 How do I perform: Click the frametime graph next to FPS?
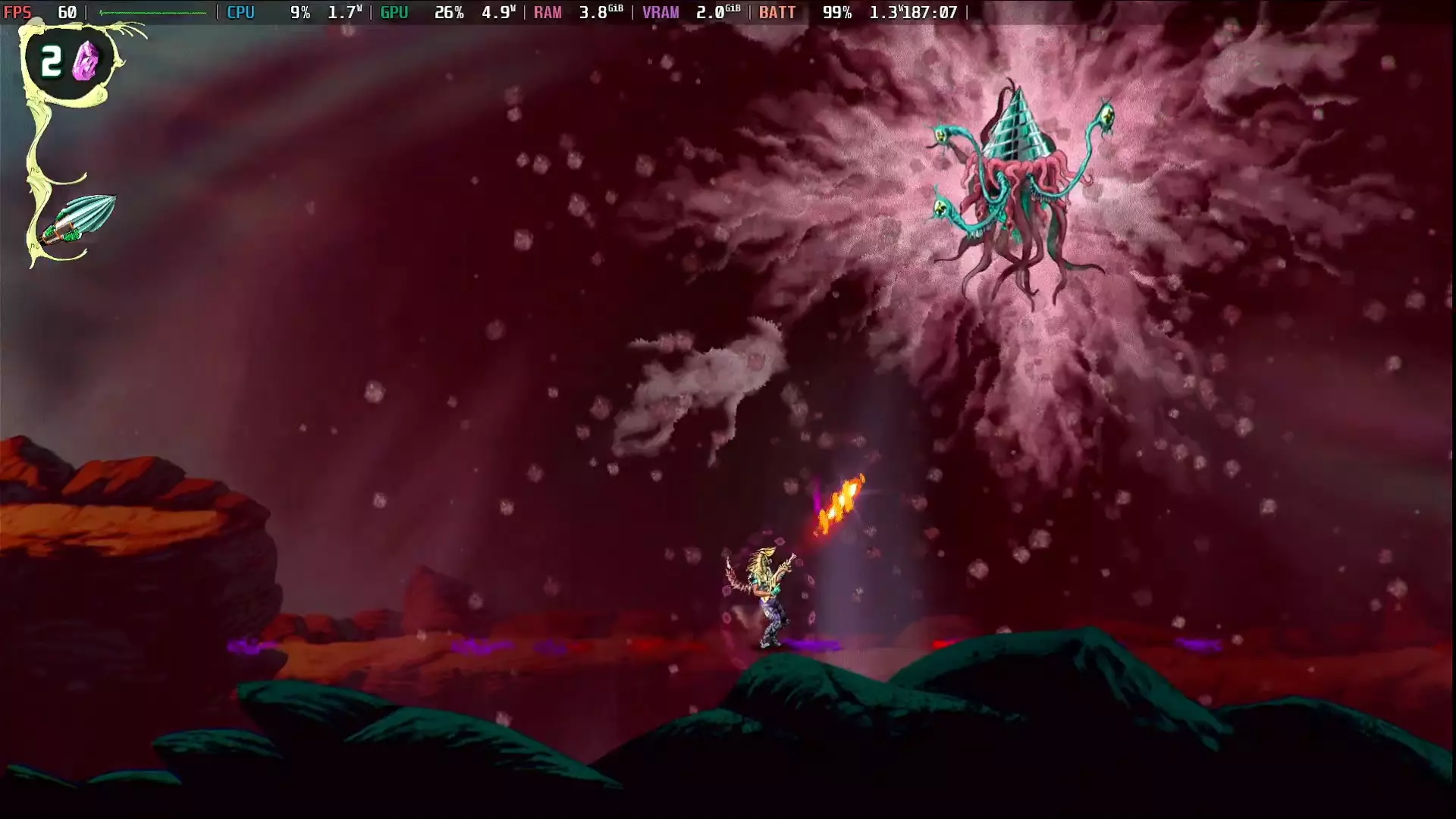152,12
